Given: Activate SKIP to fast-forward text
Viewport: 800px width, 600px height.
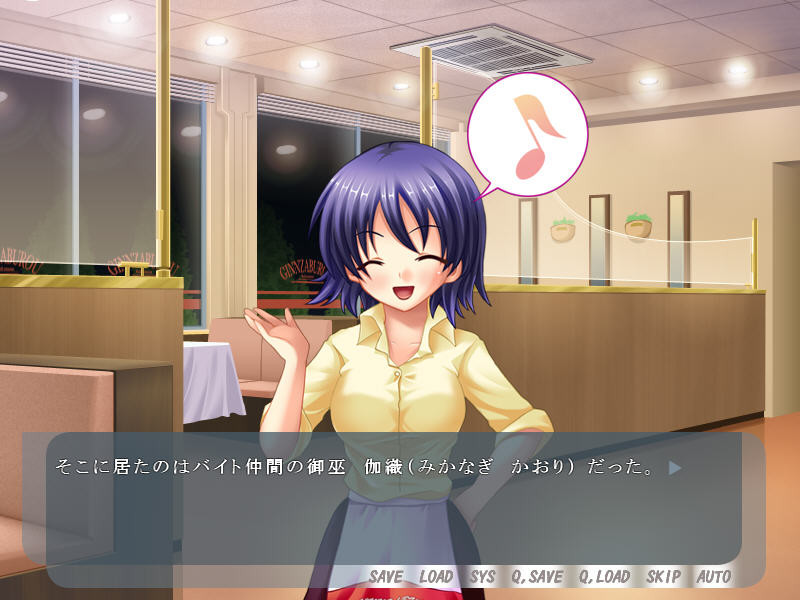Looking at the screenshot, I should tap(663, 577).
